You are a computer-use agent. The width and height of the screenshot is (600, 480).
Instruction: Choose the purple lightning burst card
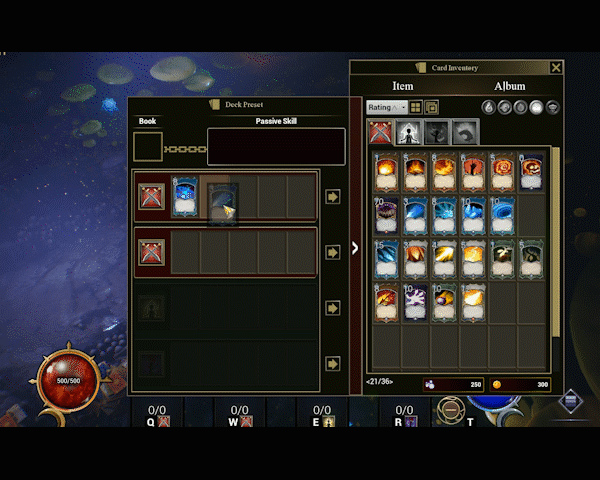[x=415, y=301]
